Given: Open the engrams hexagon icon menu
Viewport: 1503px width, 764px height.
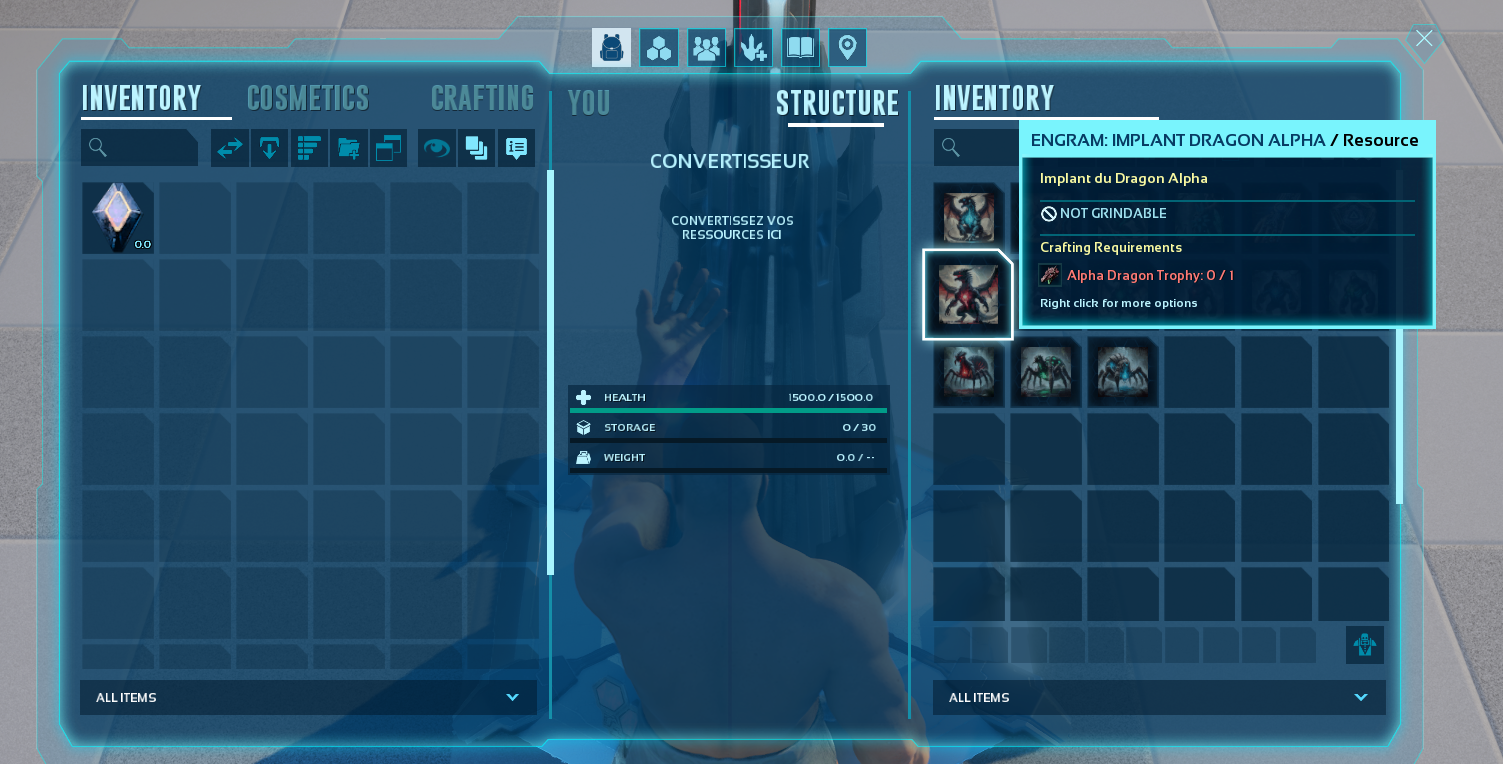Looking at the screenshot, I should point(659,48).
